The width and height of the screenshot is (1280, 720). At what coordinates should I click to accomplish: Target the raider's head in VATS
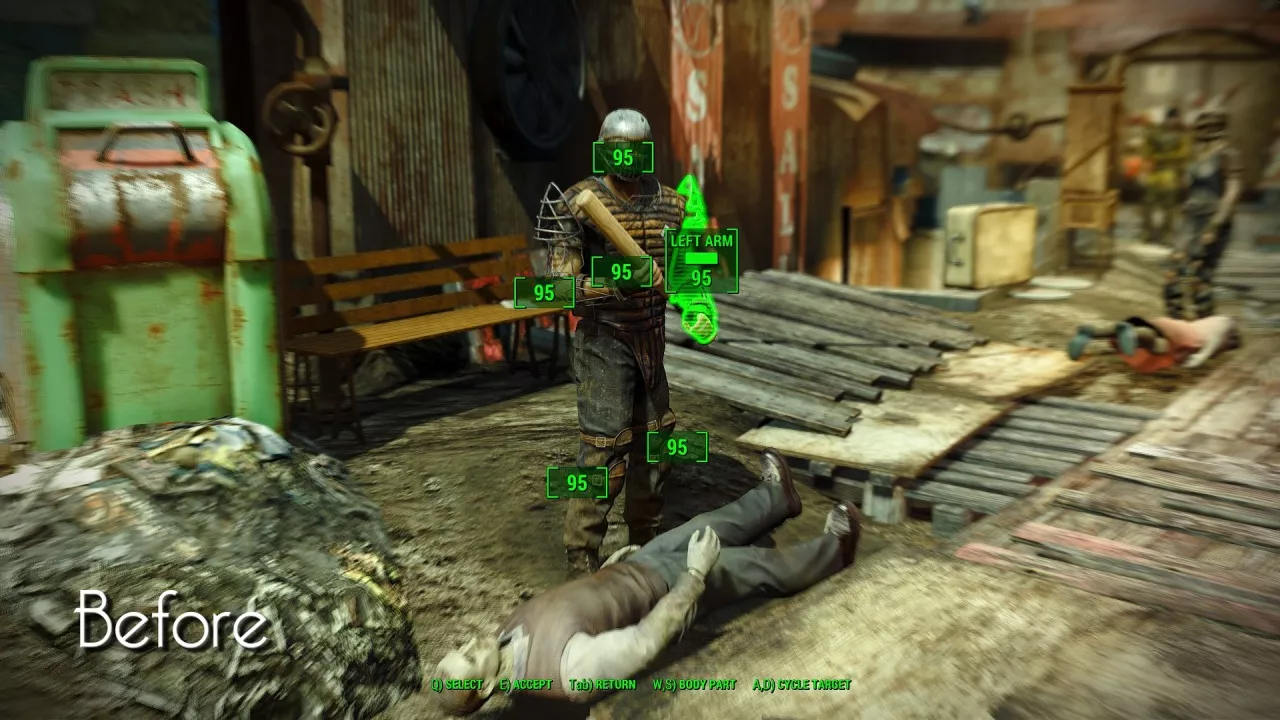tap(623, 158)
